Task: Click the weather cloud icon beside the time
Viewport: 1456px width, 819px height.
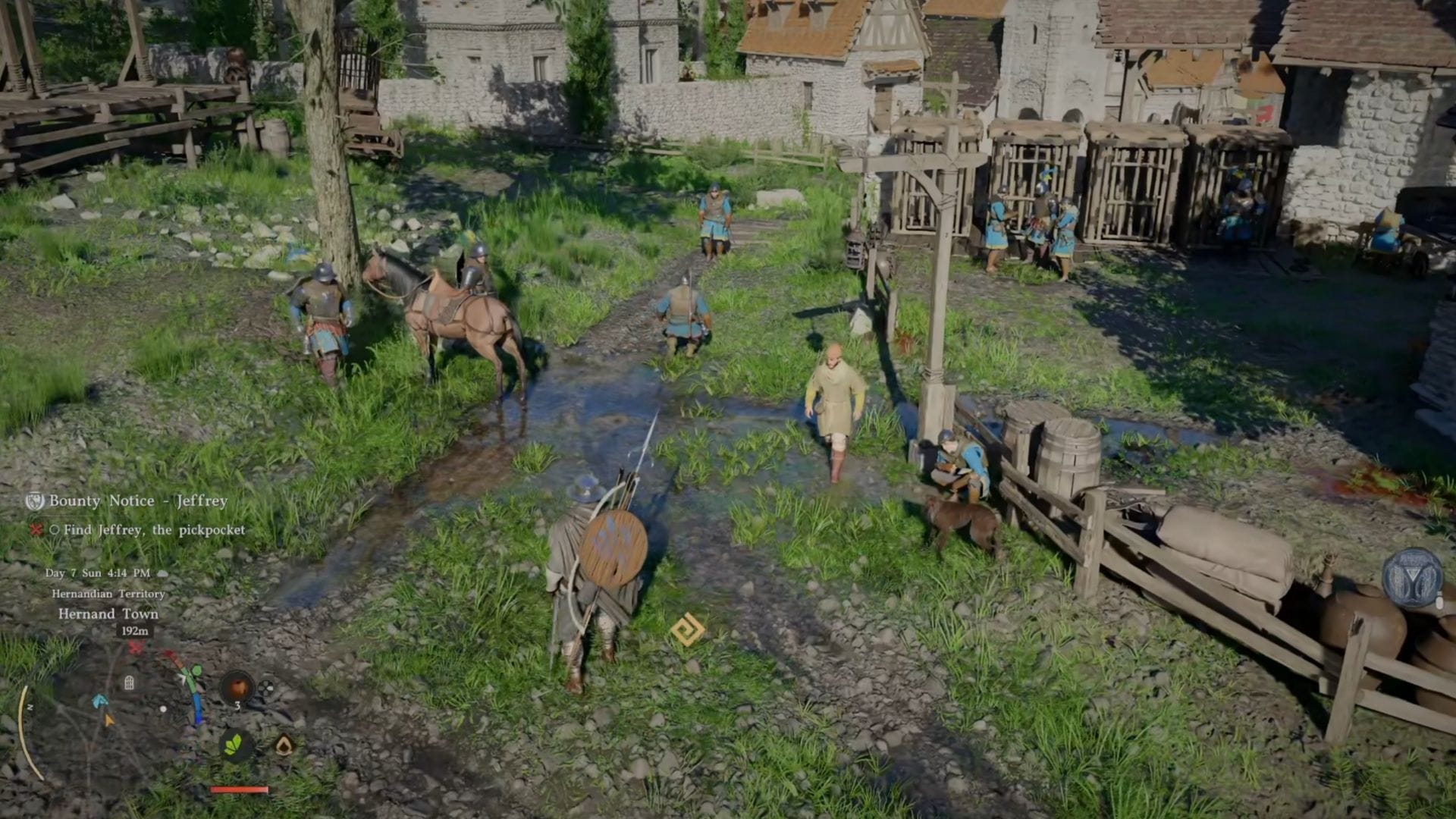Action: (162, 574)
